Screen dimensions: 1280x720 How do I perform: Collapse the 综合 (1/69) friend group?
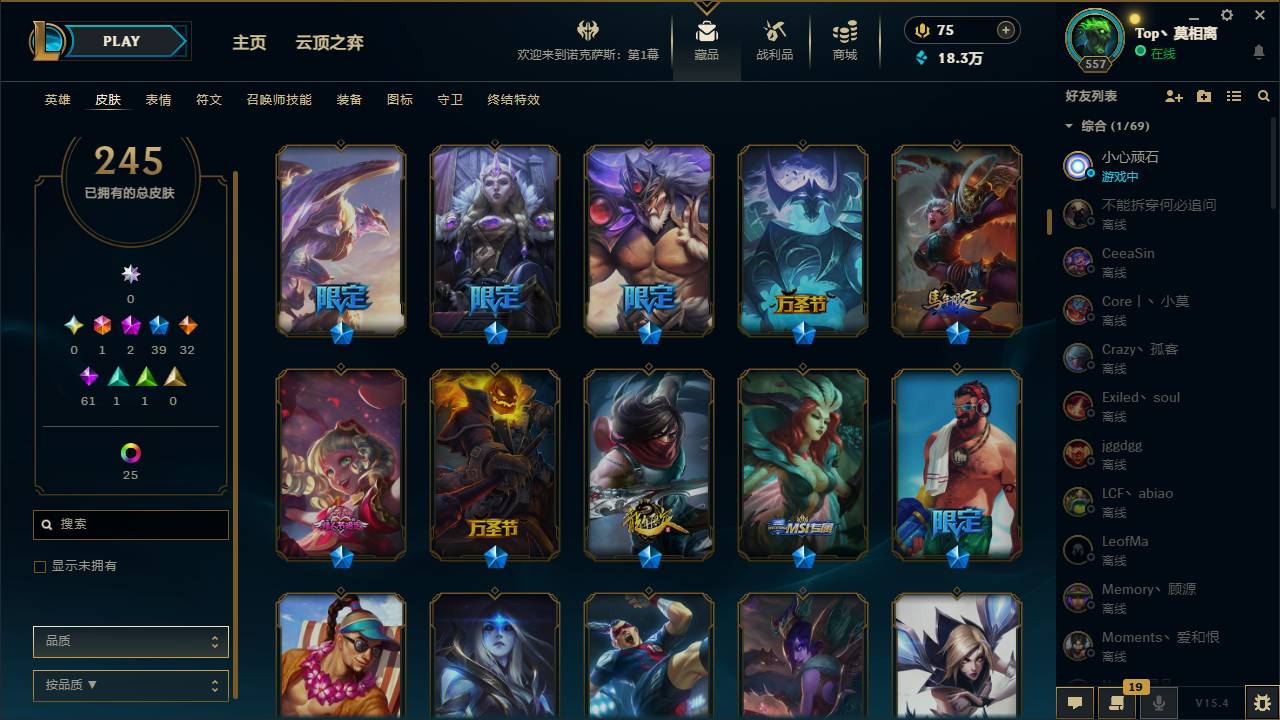(1068, 126)
